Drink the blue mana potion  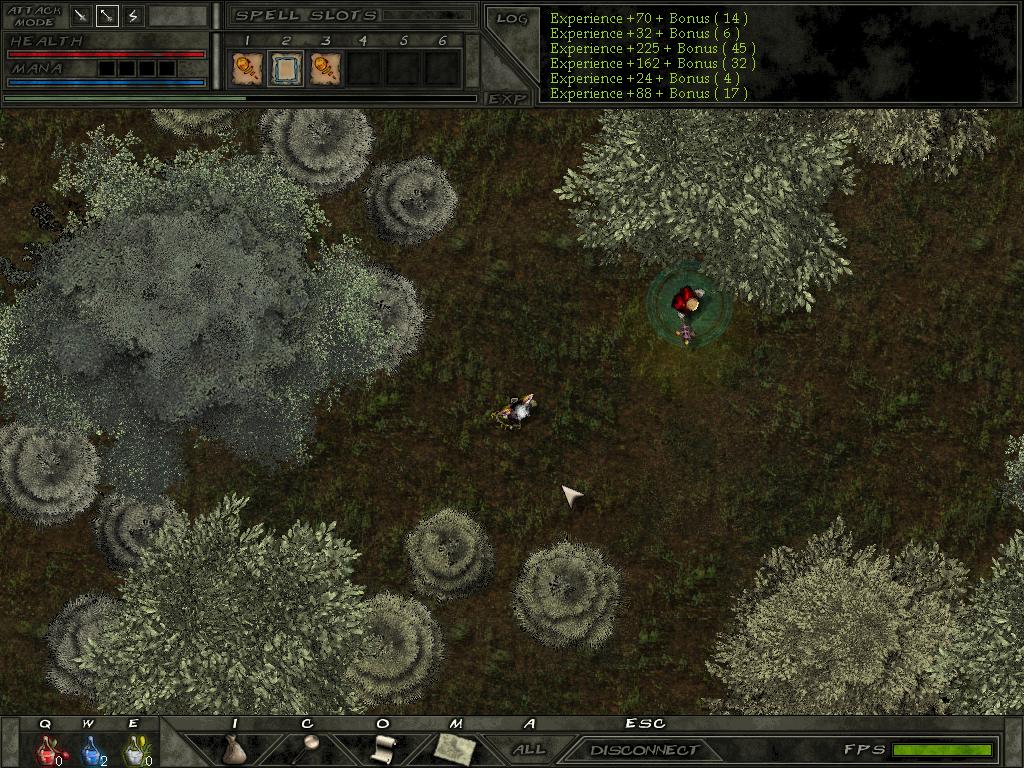90,749
